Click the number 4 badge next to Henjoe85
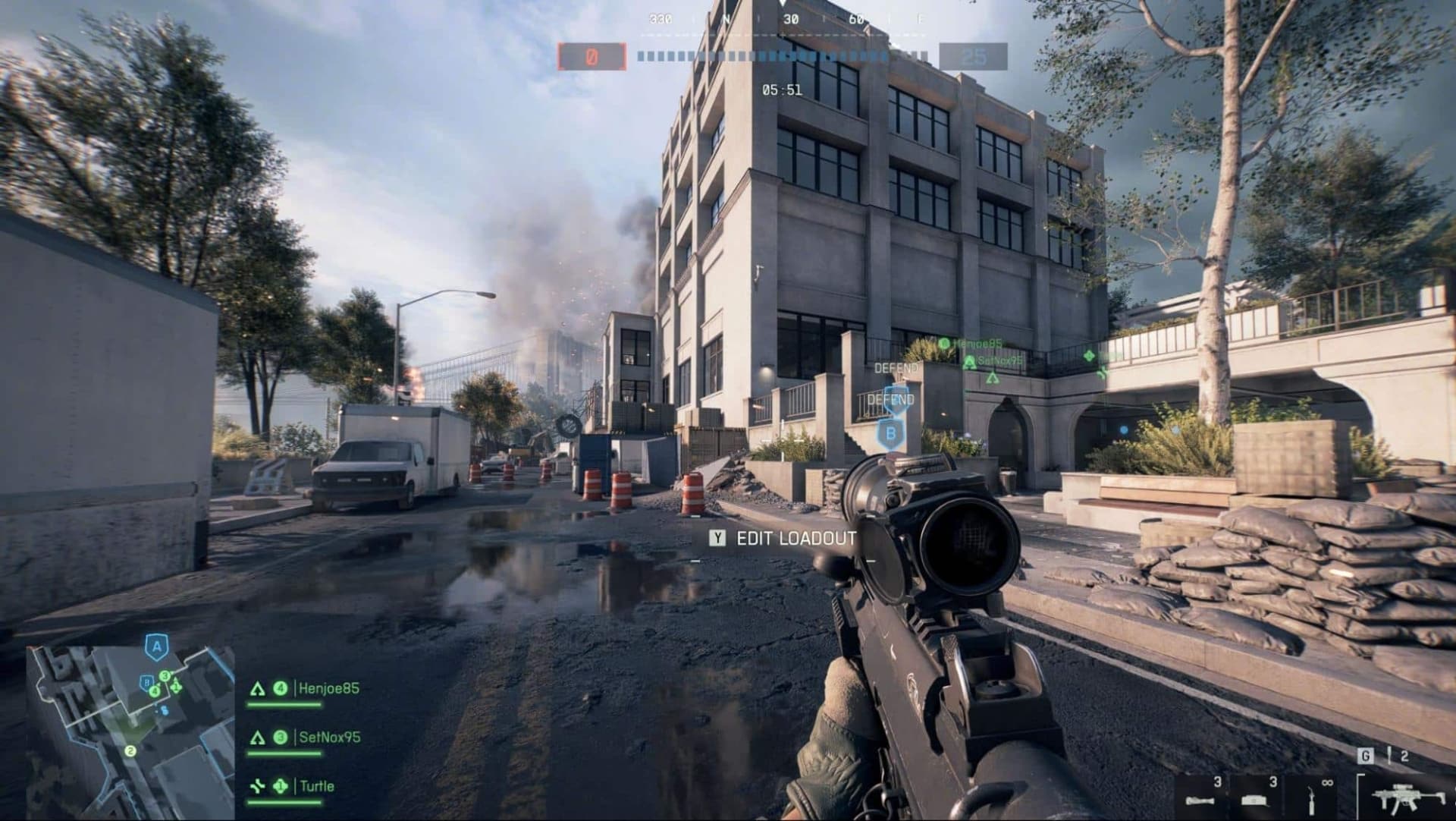This screenshot has width=1456, height=821. [x=281, y=688]
